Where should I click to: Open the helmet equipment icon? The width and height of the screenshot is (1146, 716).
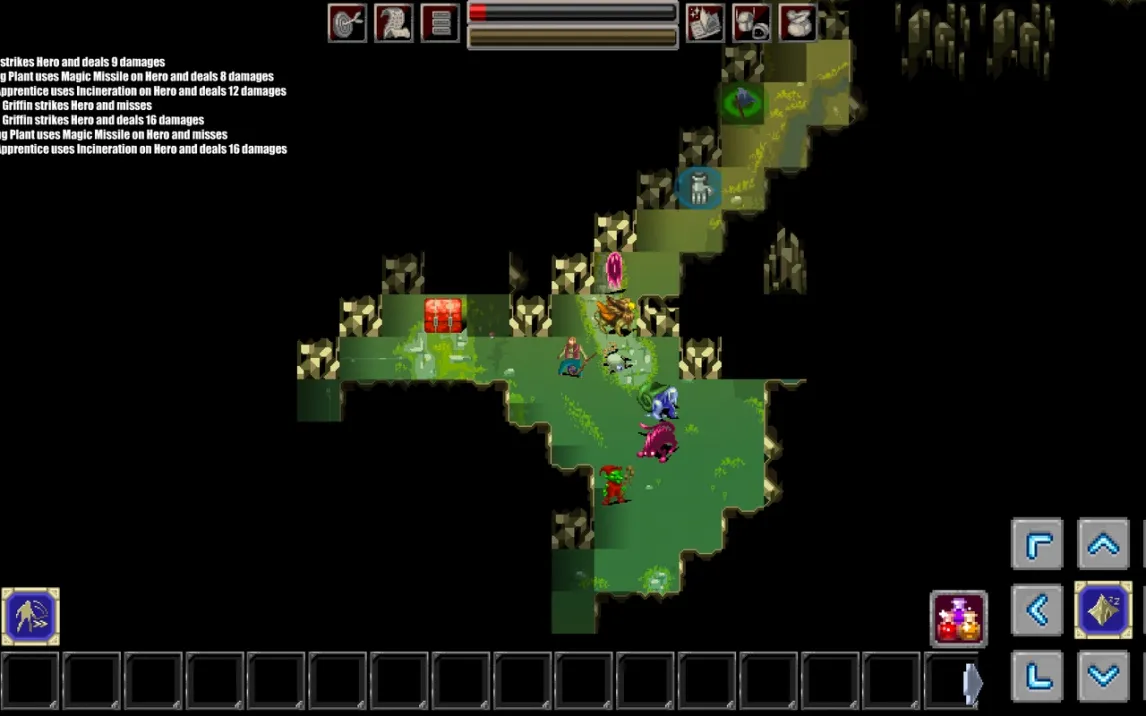pyautogui.click(x=751, y=22)
